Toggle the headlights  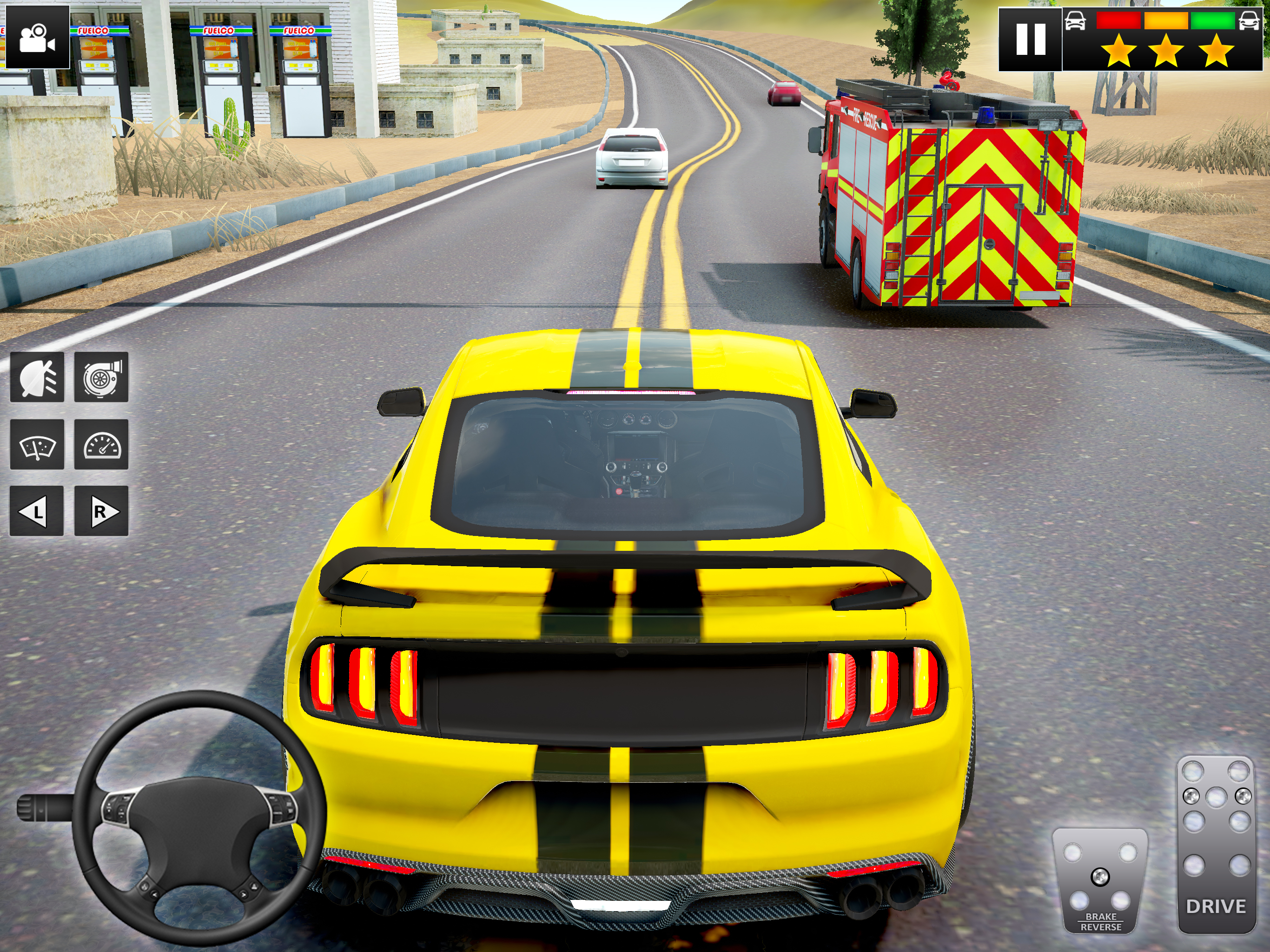coord(37,377)
